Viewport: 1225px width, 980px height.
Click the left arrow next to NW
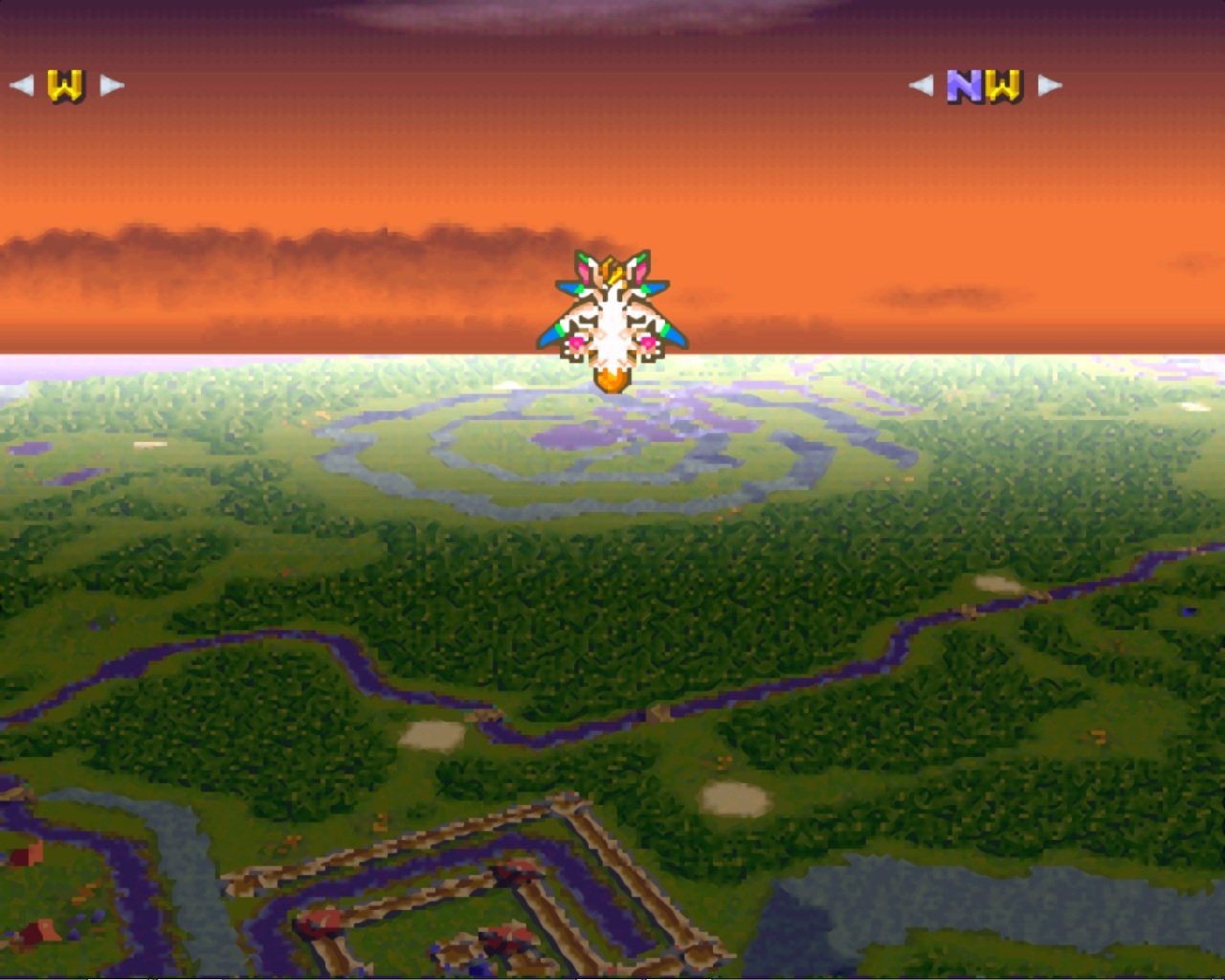click(x=924, y=84)
